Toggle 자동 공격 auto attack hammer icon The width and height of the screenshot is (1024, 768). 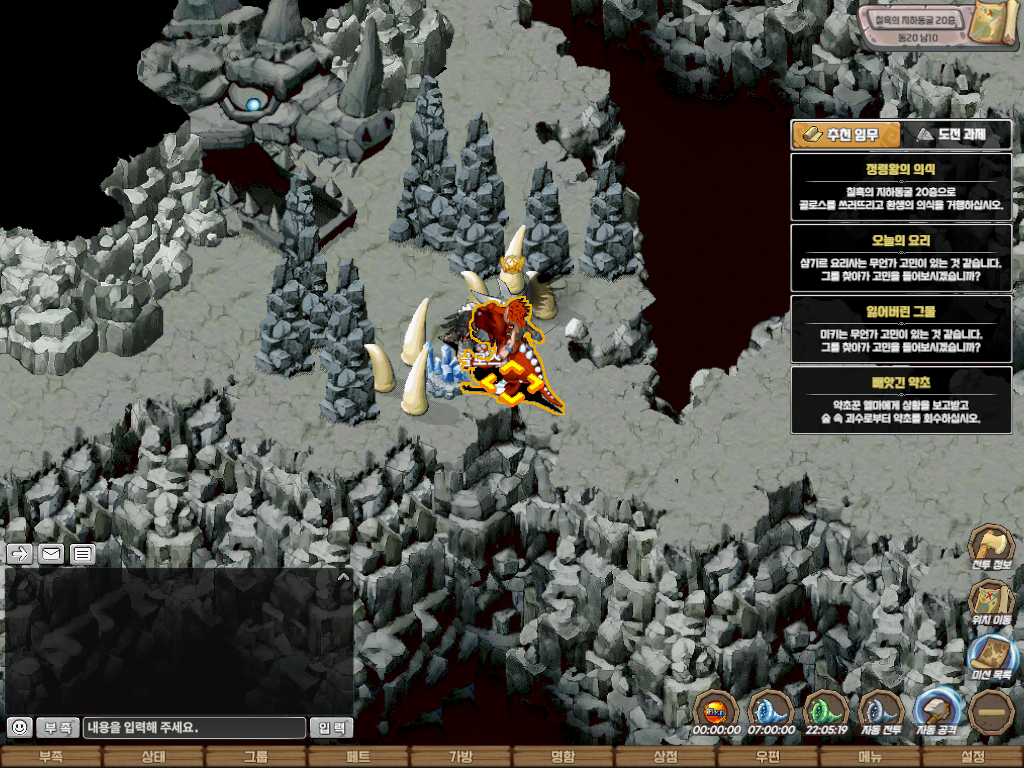(937, 711)
